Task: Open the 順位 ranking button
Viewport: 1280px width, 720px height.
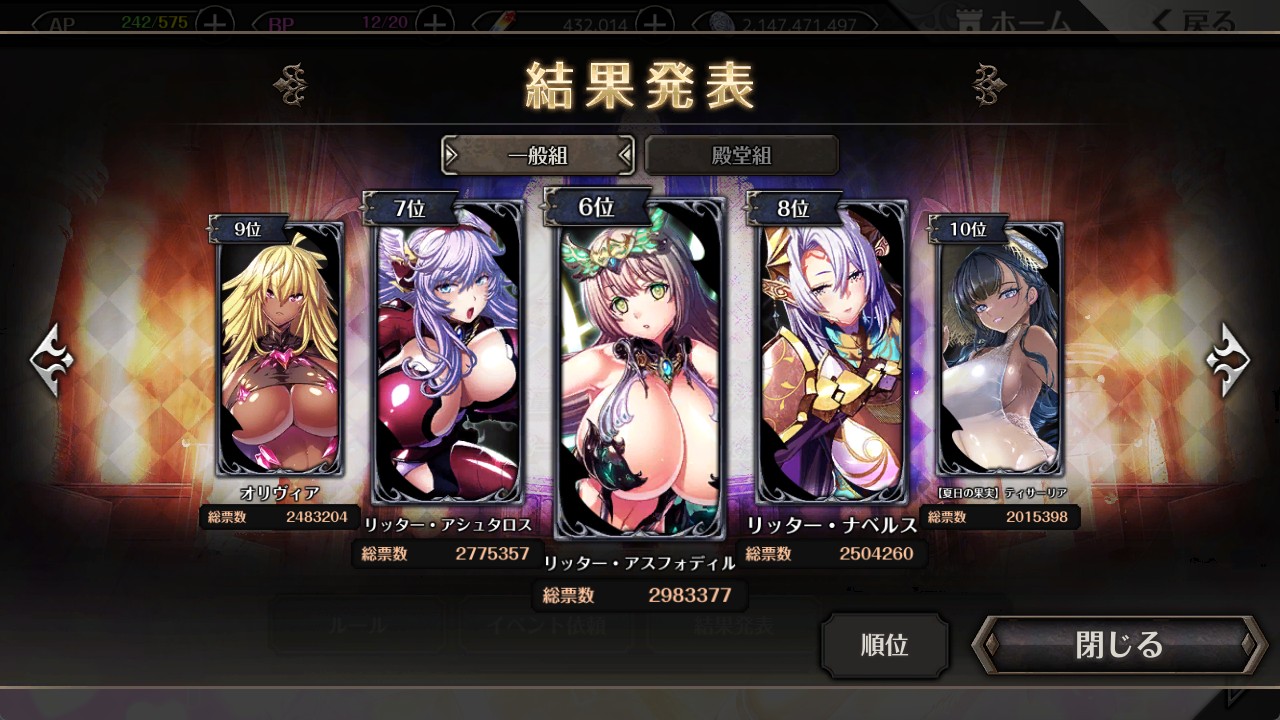Action: pos(884,645)
